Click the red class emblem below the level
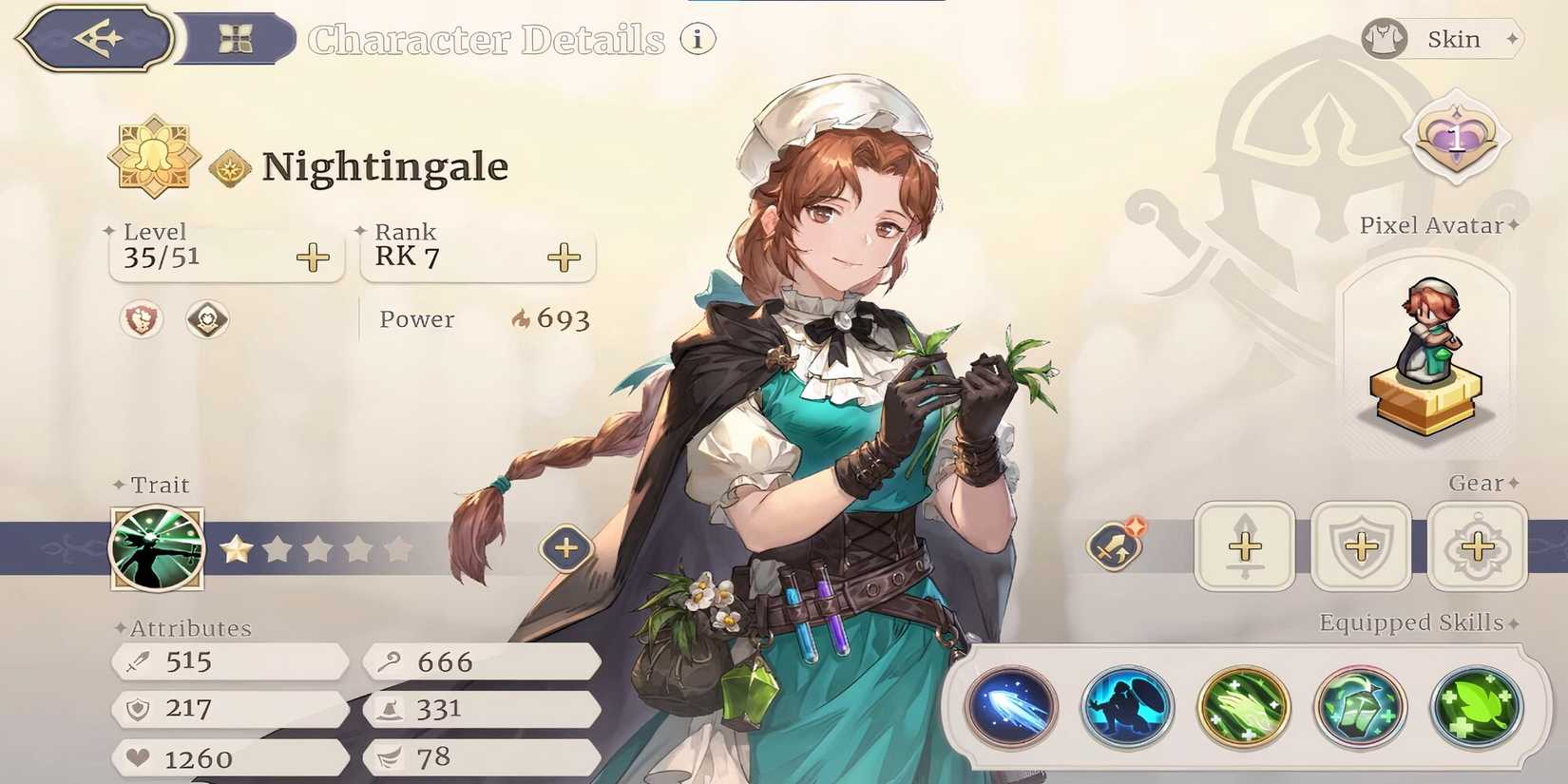The height and width of the screenshot is (784, 1568). click(141, 320)
